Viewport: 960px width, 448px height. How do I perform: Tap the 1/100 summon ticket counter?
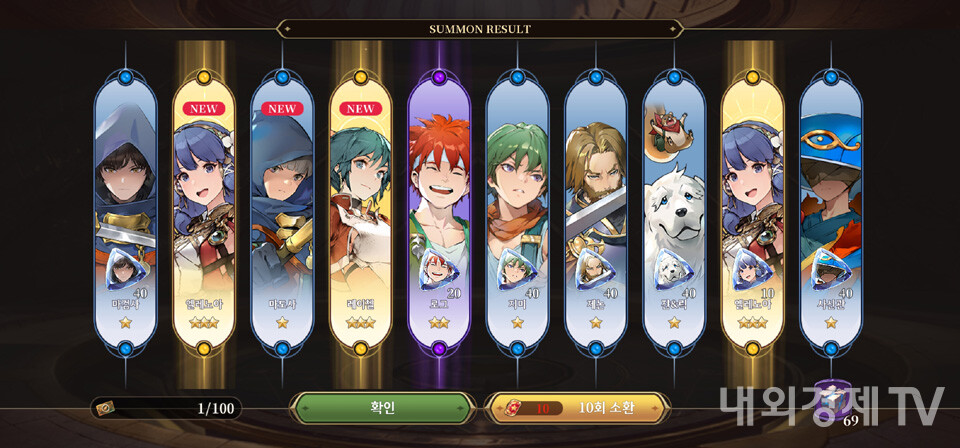click(x=166, y=408)
